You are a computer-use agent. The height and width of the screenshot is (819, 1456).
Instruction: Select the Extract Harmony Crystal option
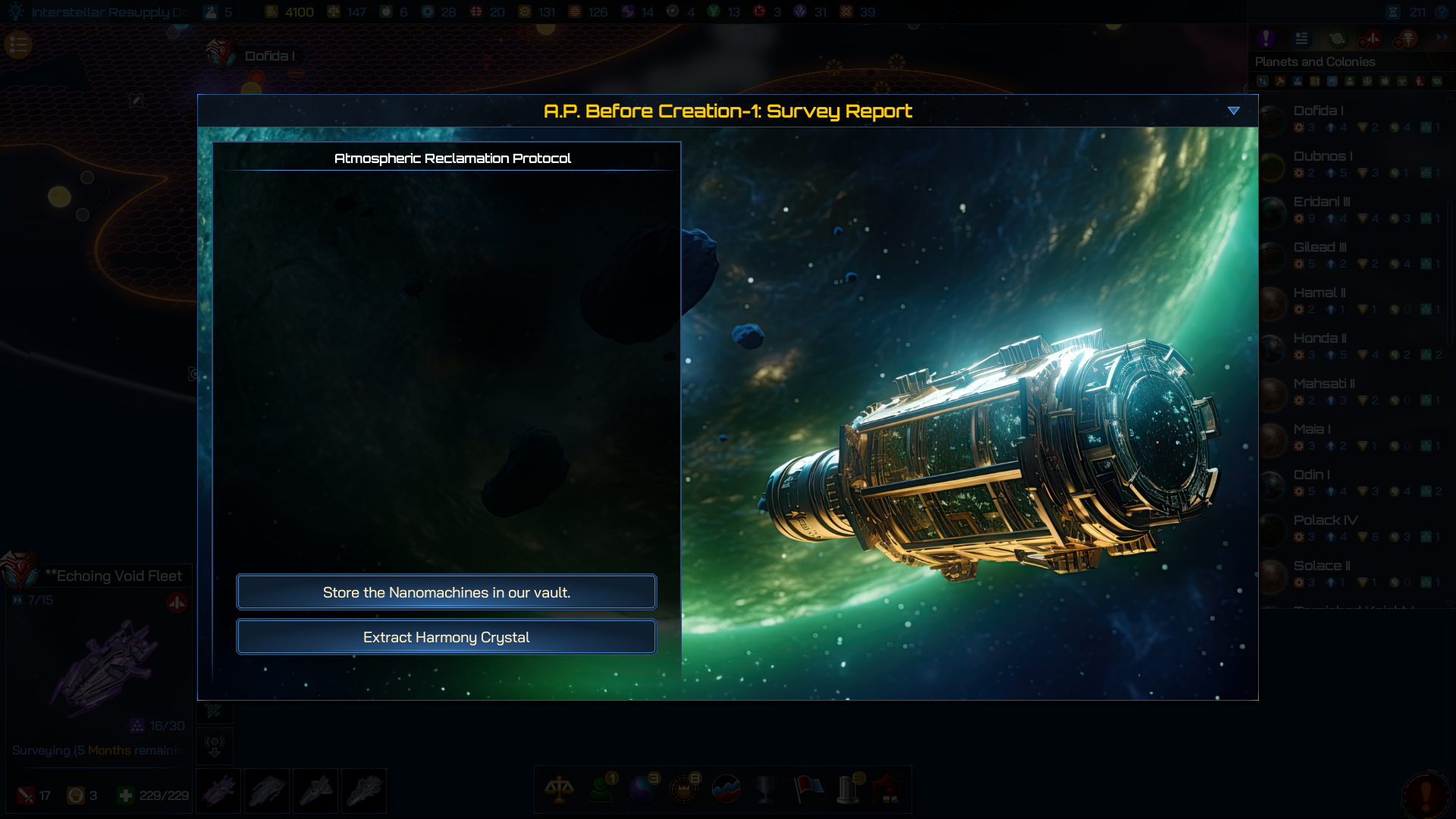(x=446, y=637)
